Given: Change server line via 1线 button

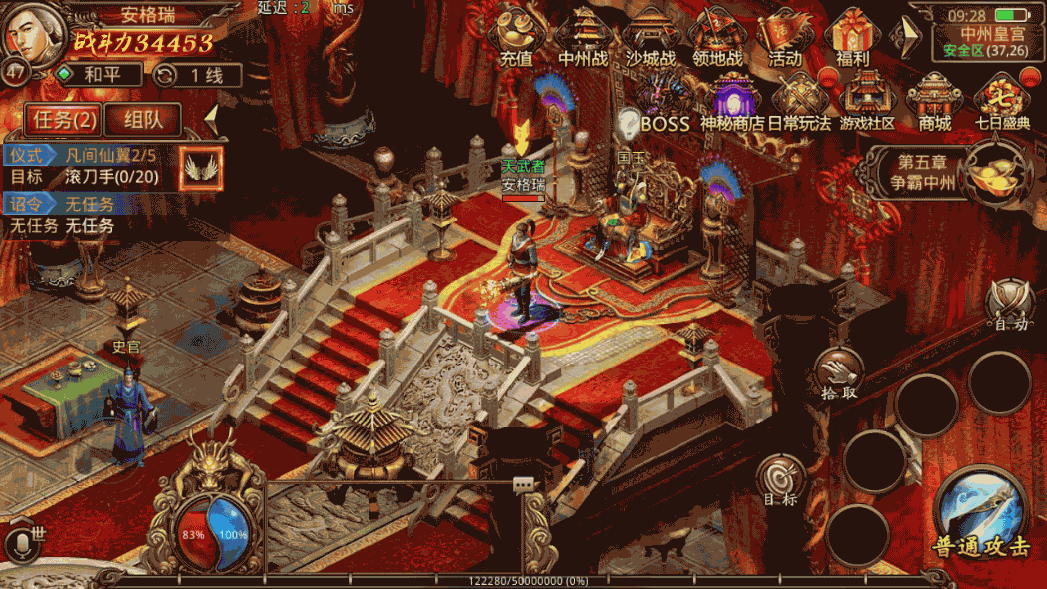Looking at the screenshot, I should click(x=198, y=75).
